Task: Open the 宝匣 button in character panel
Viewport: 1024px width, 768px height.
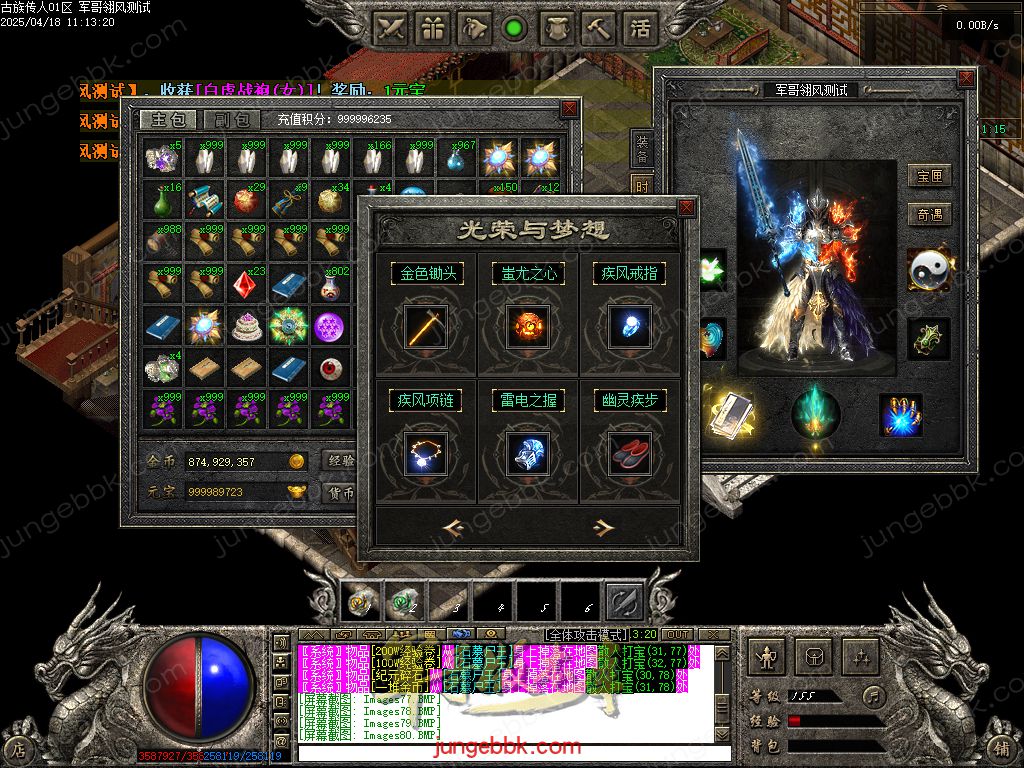Action: point(928,177)
